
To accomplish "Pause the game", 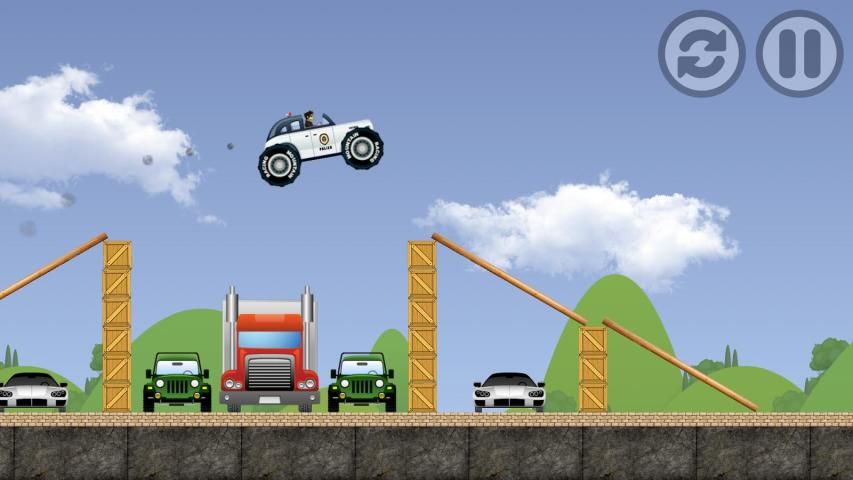I will click(x=799, y=54).
